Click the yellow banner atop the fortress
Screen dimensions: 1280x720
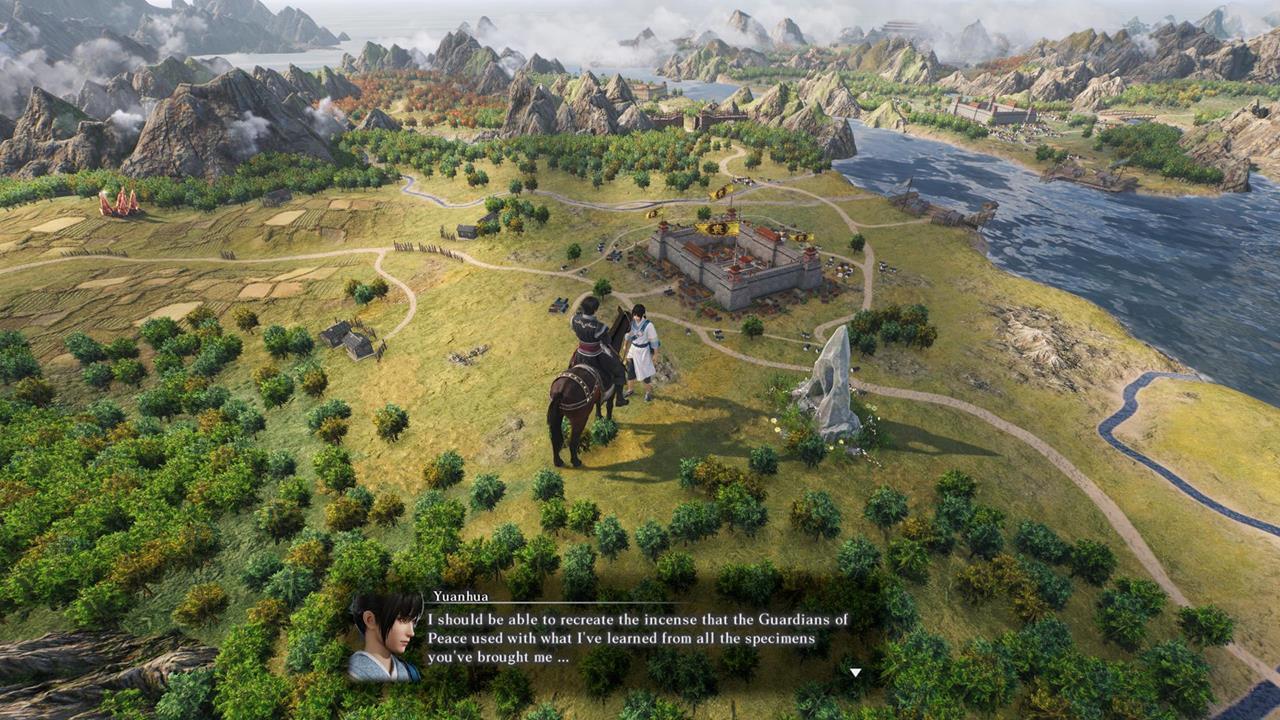click(717, 228)
